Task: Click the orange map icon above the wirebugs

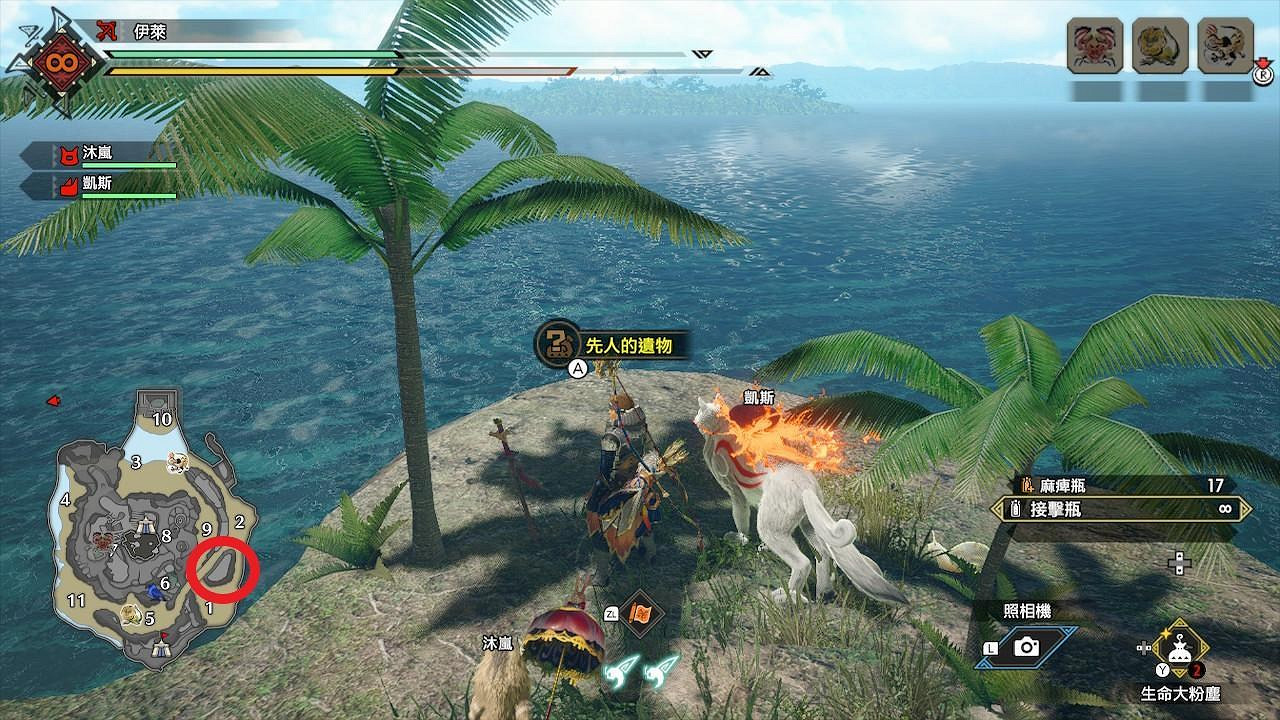Action: pos(637,613)
